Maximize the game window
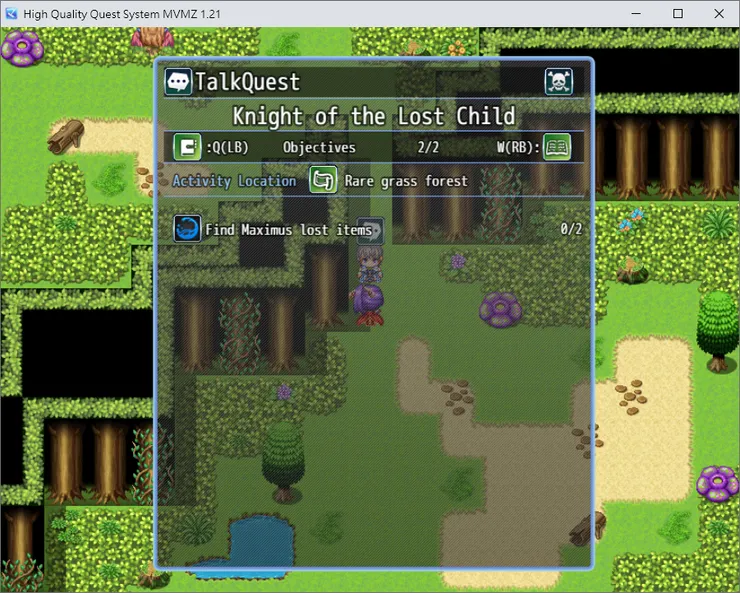 (677, 14)
